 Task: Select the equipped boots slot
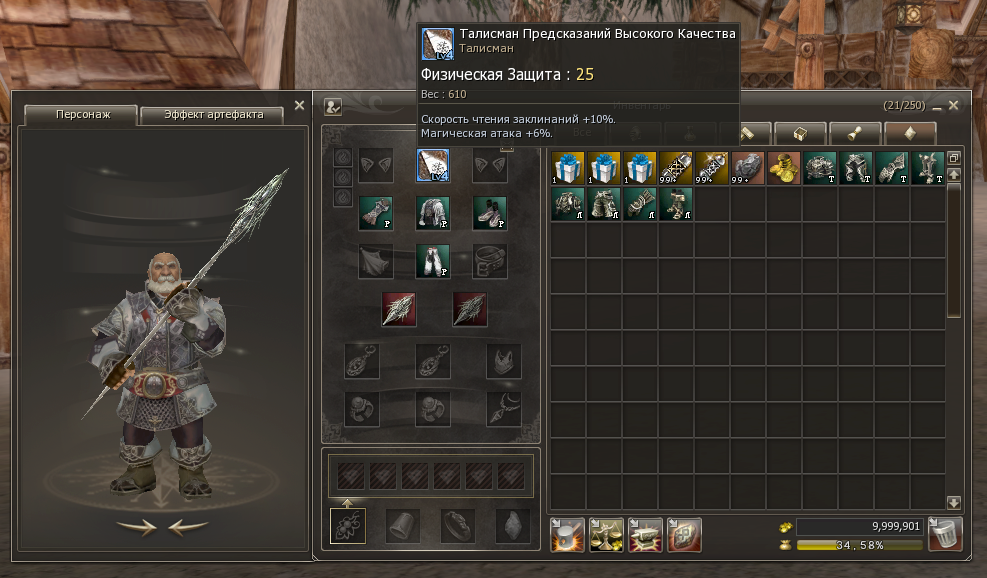[489, 213]
